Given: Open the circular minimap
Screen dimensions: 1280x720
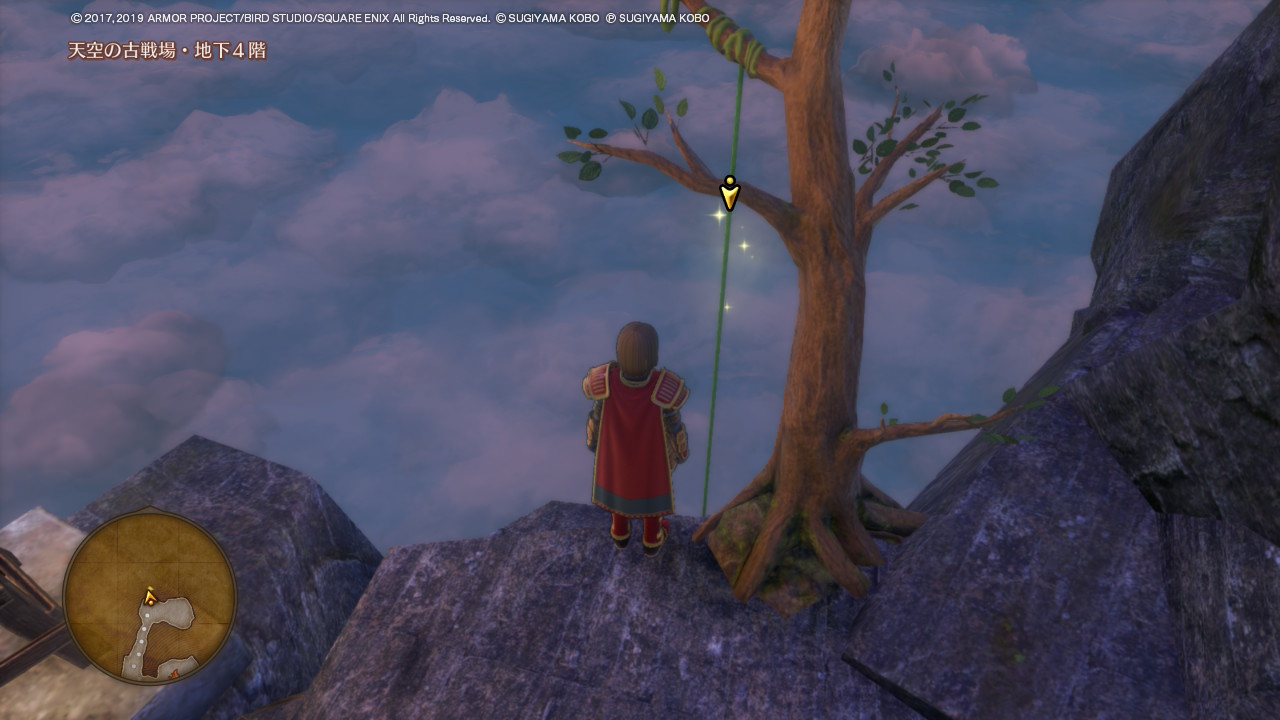Looking at the screenshot, I should (150, 598).
